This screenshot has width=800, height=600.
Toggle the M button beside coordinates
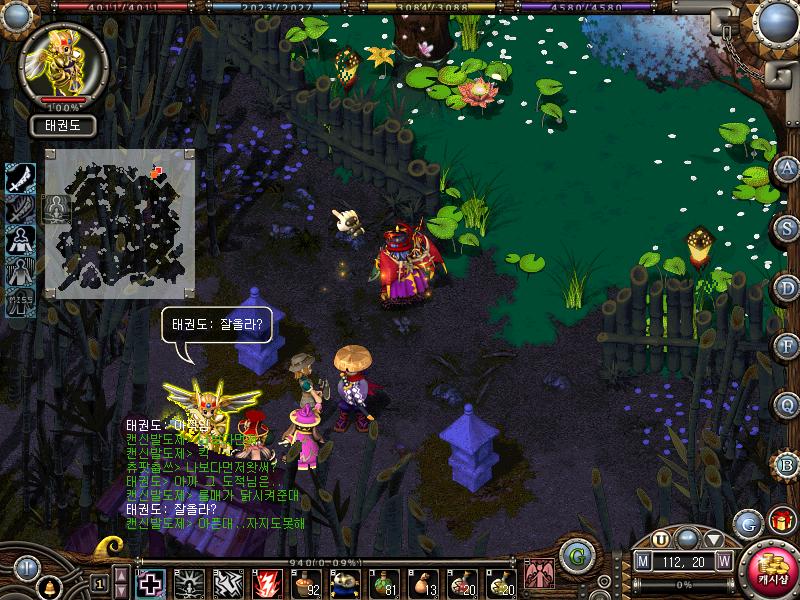[643, 560]
